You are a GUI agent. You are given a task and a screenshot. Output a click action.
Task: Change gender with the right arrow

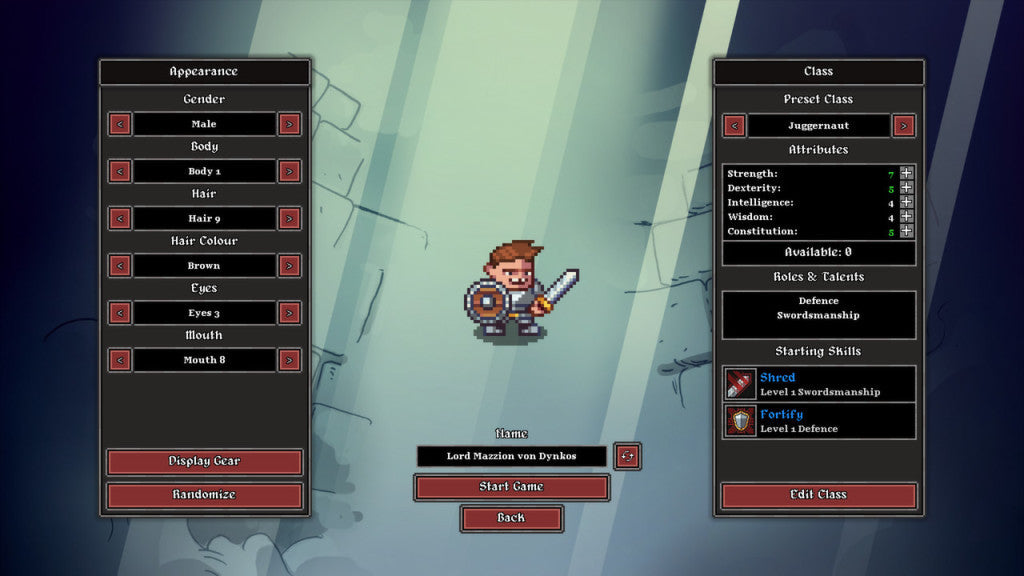click(289, 124)
